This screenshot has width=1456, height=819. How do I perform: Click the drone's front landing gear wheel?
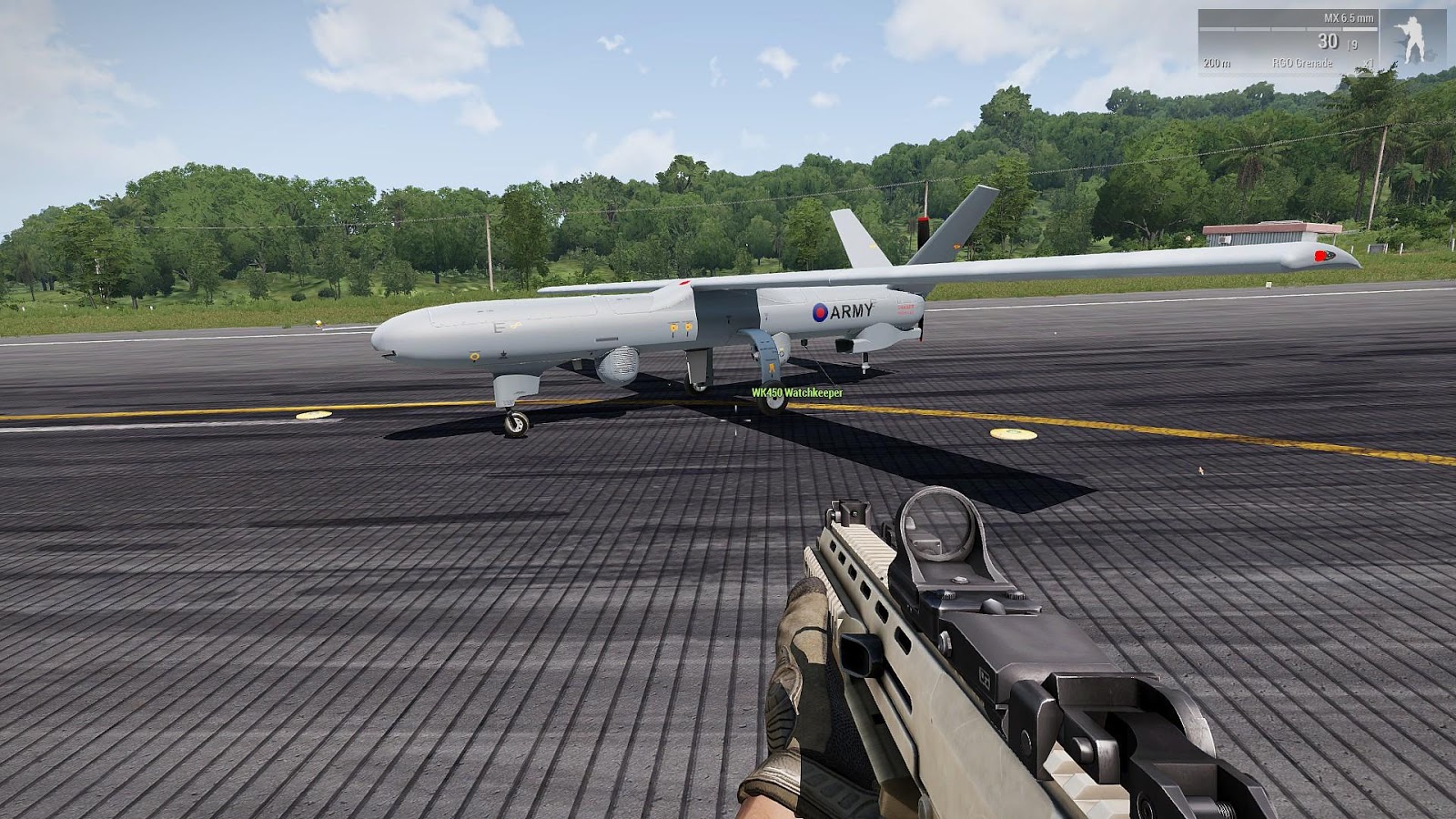[x=516, y=422]
